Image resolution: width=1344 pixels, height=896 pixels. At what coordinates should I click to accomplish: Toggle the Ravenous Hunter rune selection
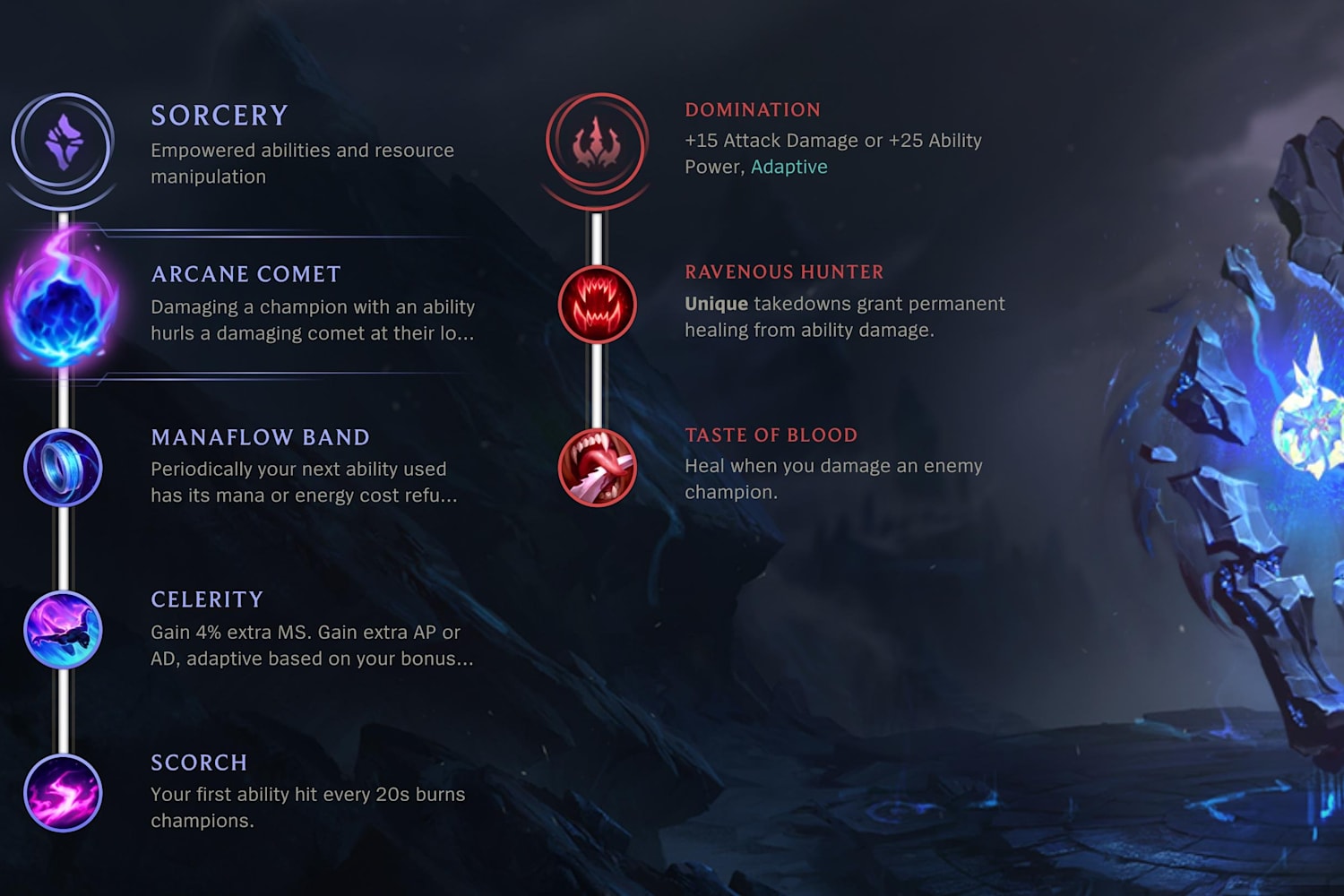(597, 305)
